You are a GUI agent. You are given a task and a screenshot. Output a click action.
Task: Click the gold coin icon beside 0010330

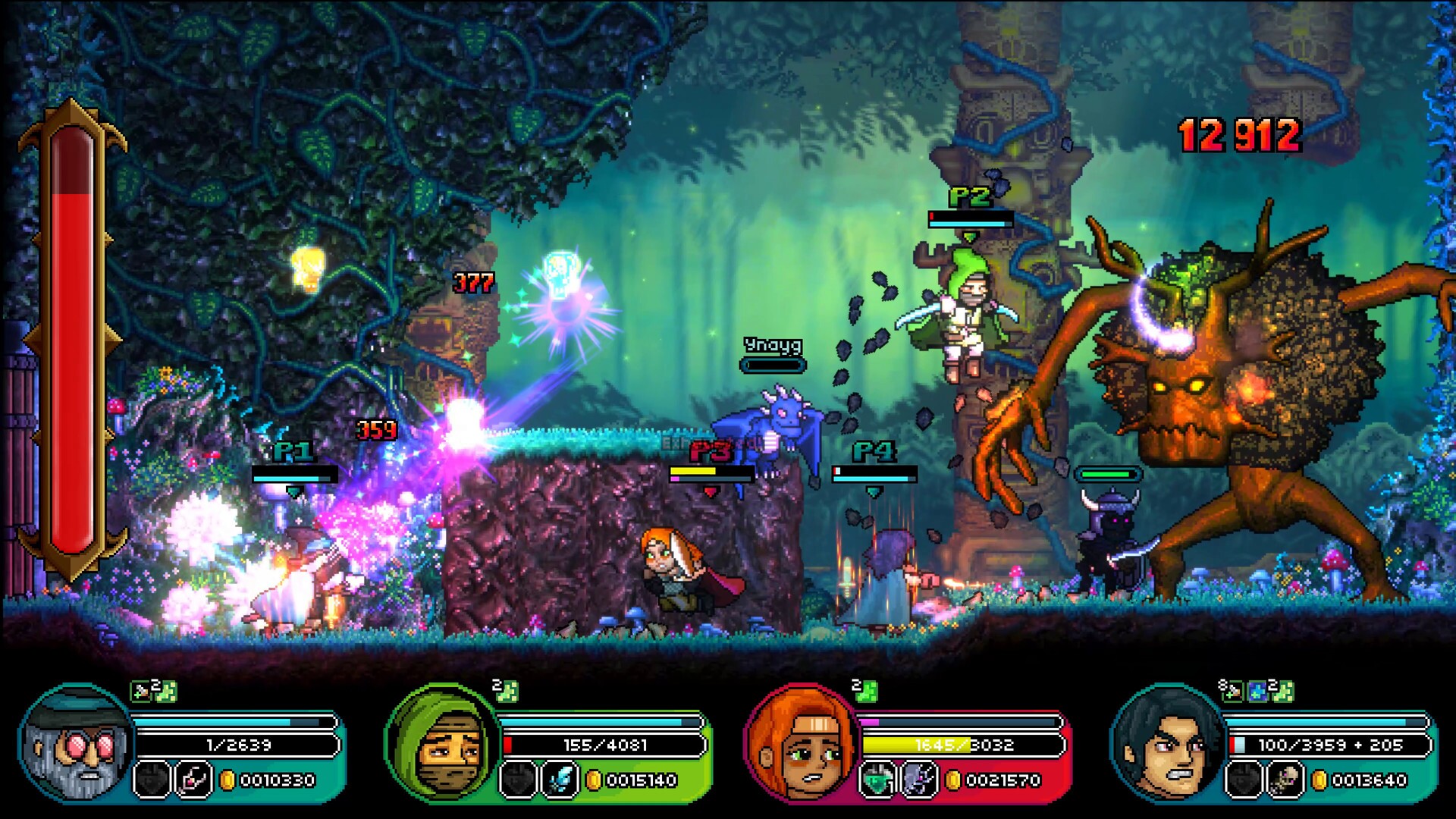pyautogui.click(x=227, y=780)
